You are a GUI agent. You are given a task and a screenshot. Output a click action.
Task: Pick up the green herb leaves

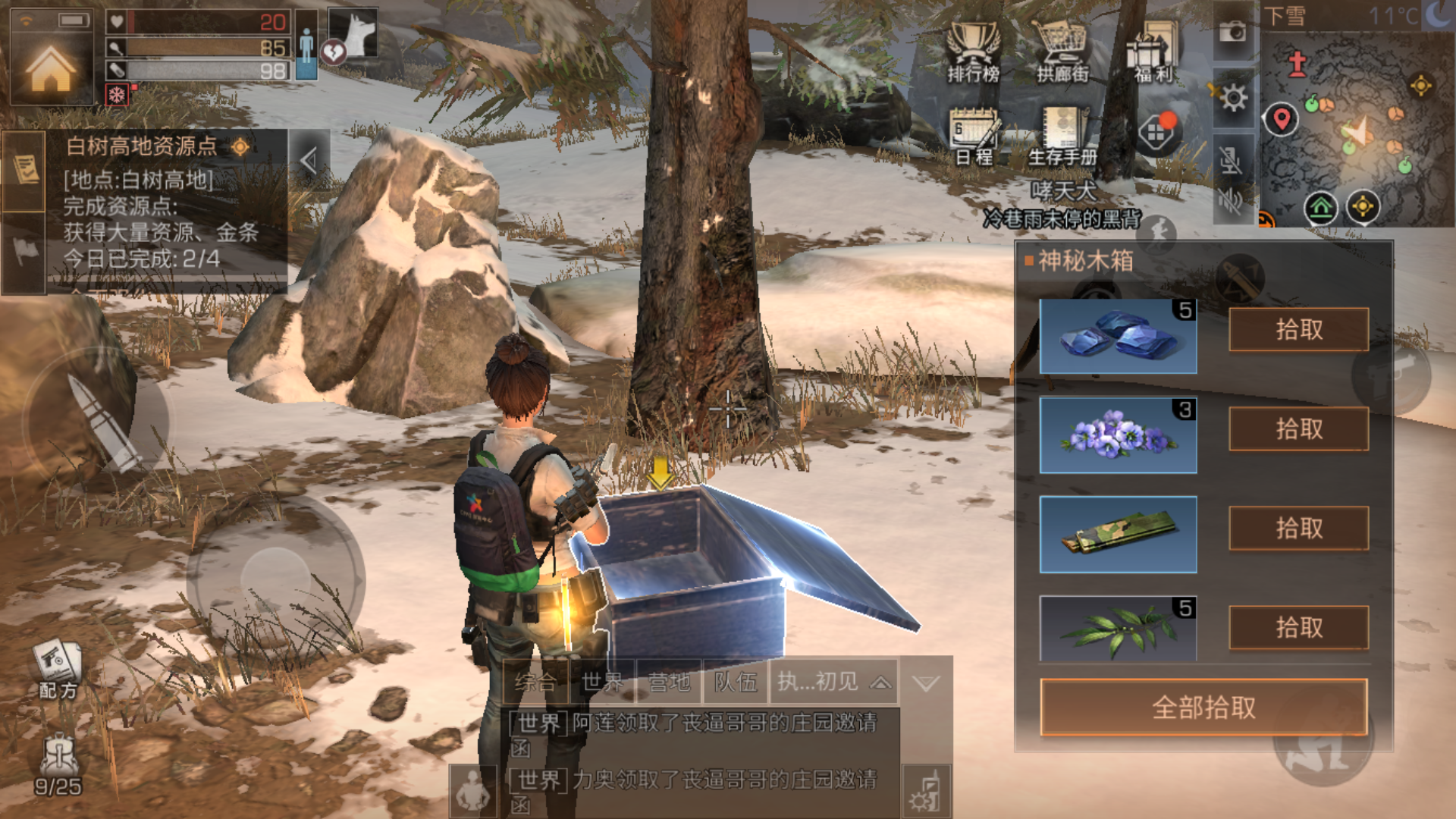tap(1298, 628)
